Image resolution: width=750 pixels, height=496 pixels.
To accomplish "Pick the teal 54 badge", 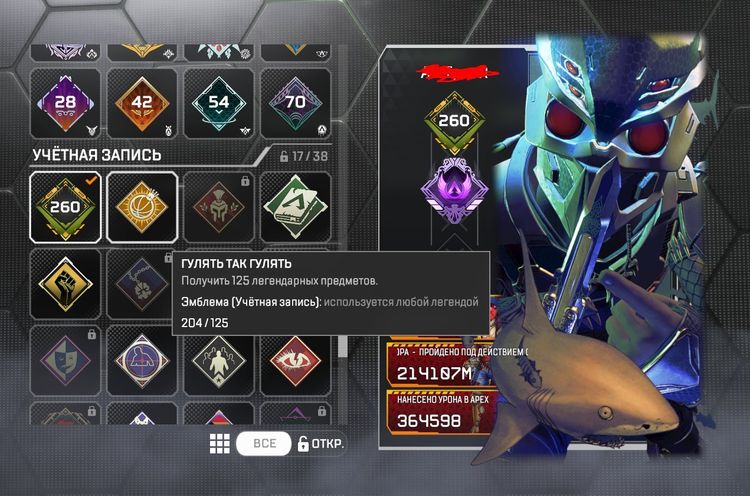I will tap(219, 103).
